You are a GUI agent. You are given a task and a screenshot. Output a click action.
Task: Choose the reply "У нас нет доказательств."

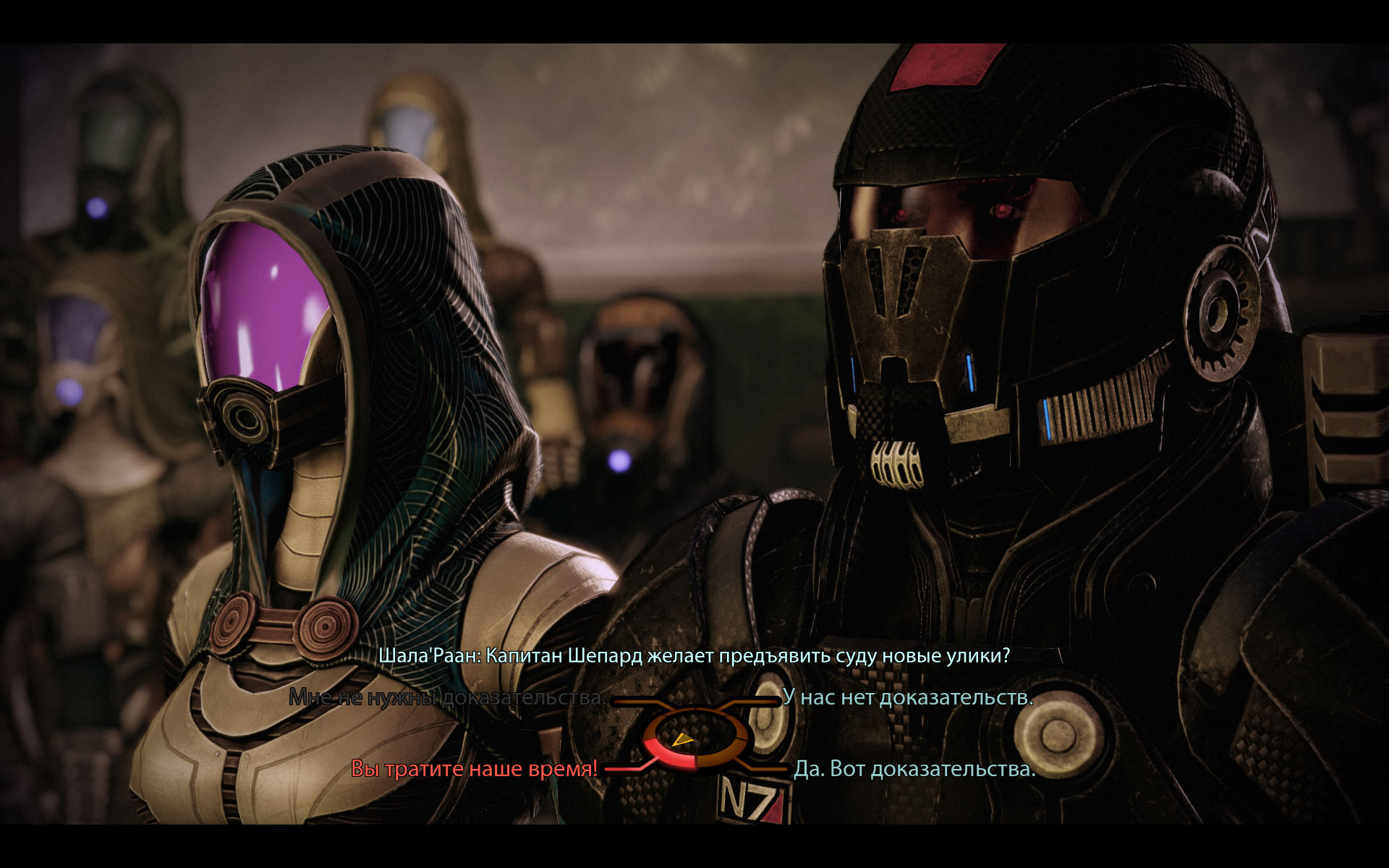point(907,697)
